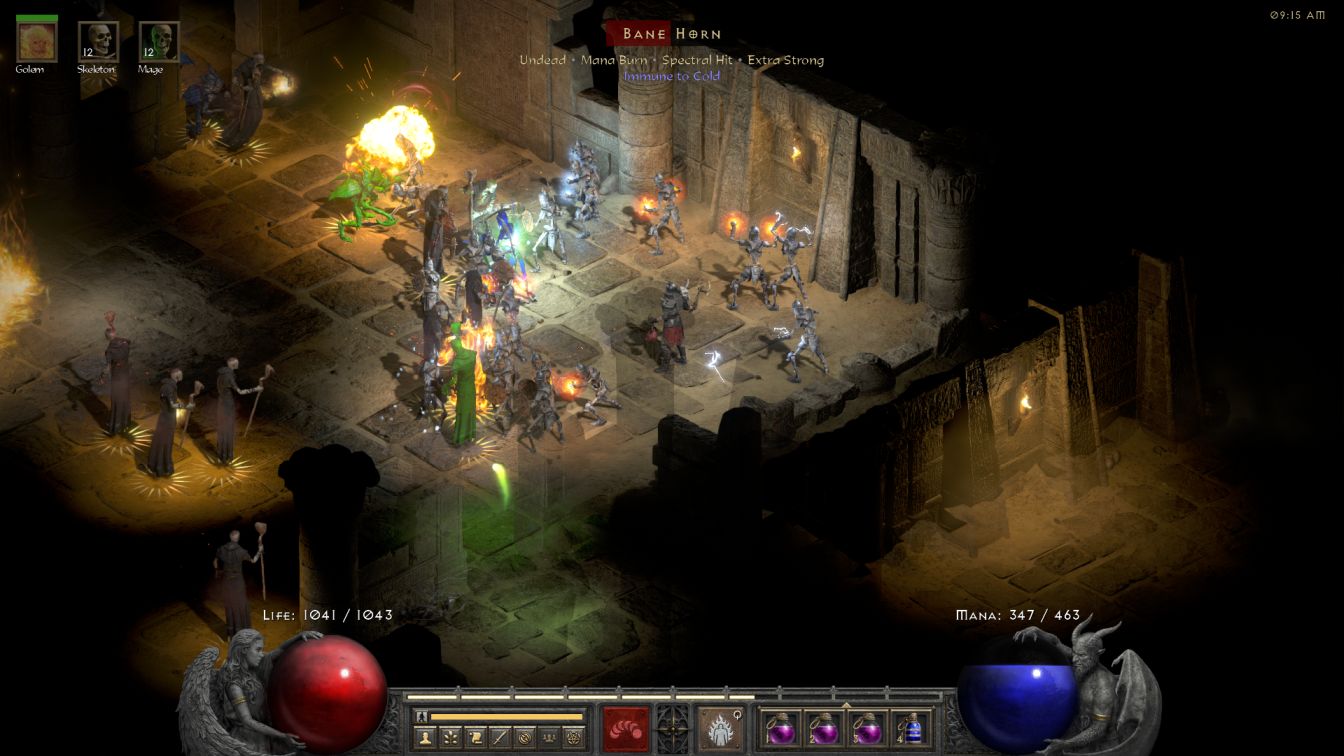Click the Skeleton minion portrait
Viewport: 1344px width, 756px height.
[x=98, y=42]
